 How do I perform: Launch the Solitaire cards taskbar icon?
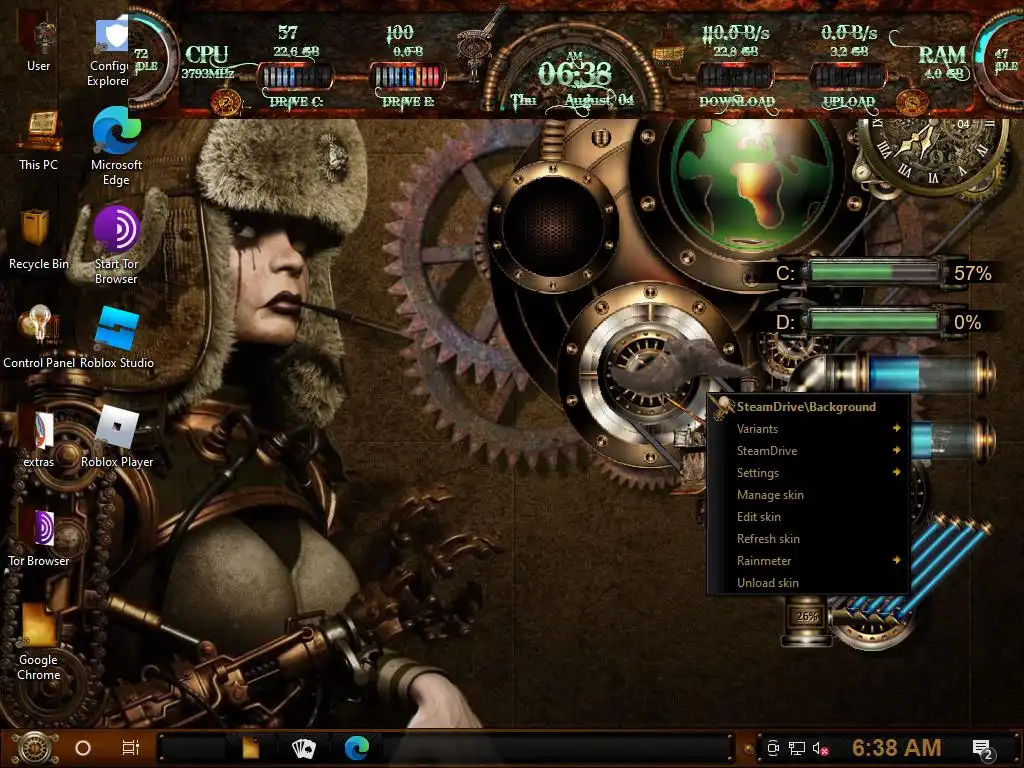click(x=303, y=748)
